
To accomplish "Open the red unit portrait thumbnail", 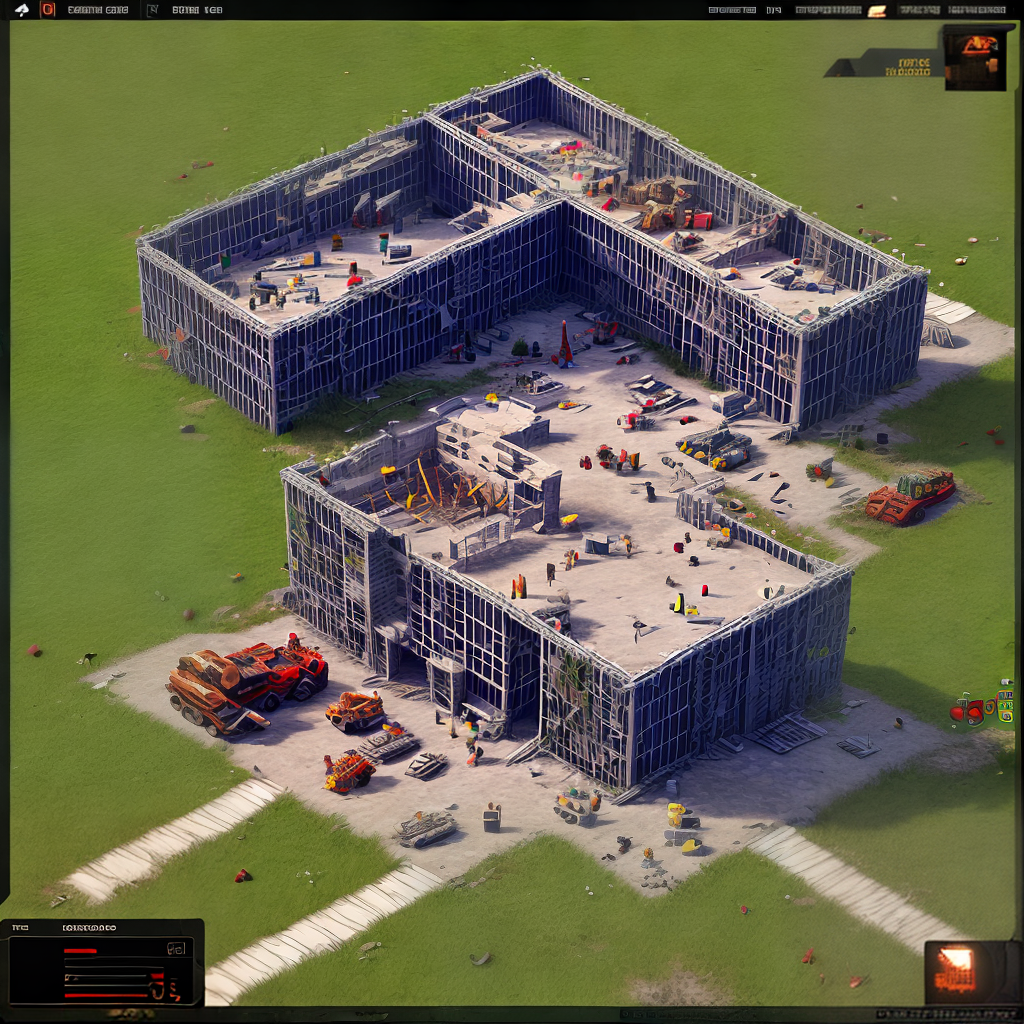I will pos(975,56).
